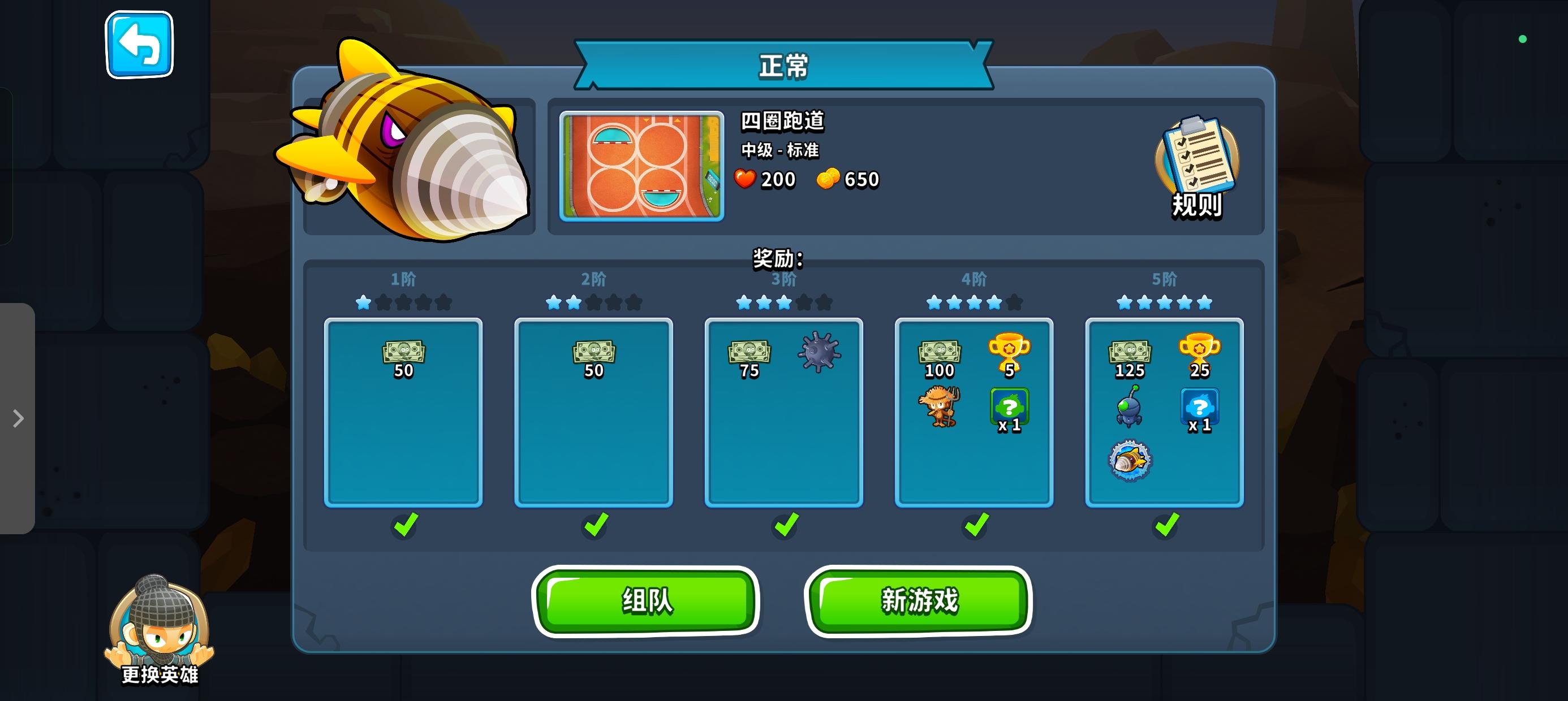Click the green mystery power icon in tier 4
Image resolution: width=1568 pixels, height=701 pixels.
1010,406
